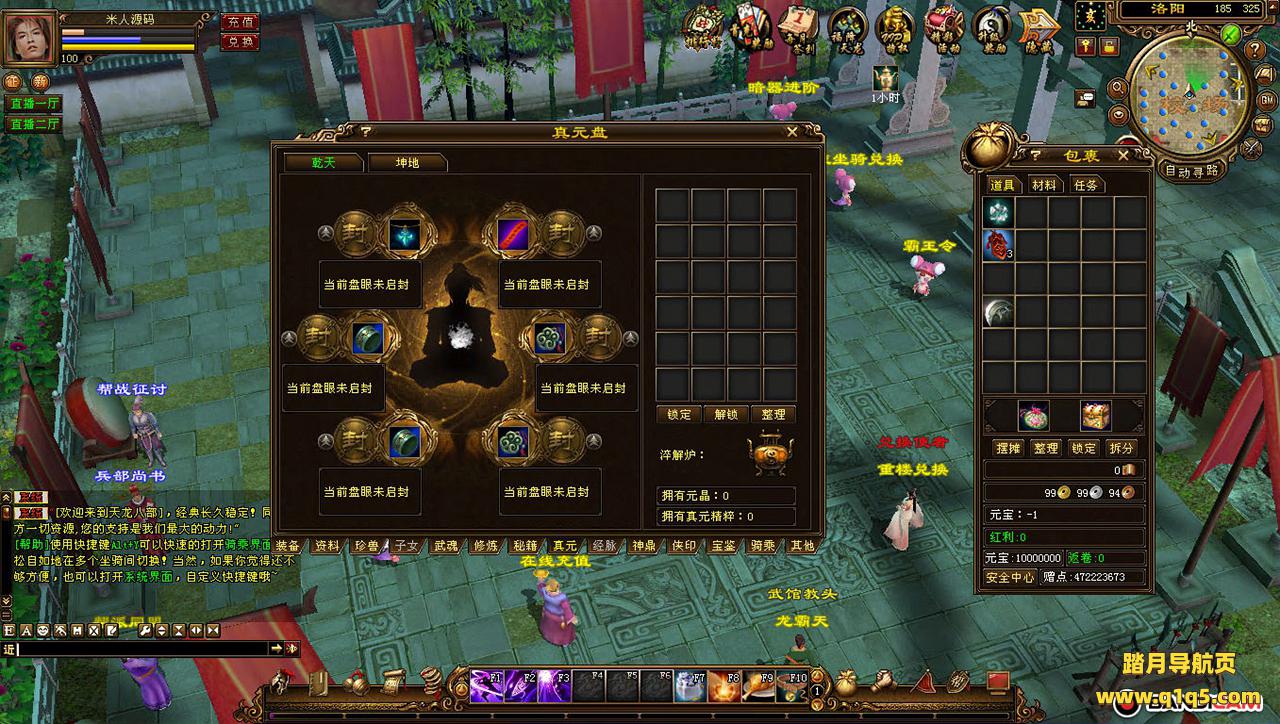This screenshot has height=724, width=1280.
Task: Close the 包裹 inventory window
Action: coord(1123,155)
